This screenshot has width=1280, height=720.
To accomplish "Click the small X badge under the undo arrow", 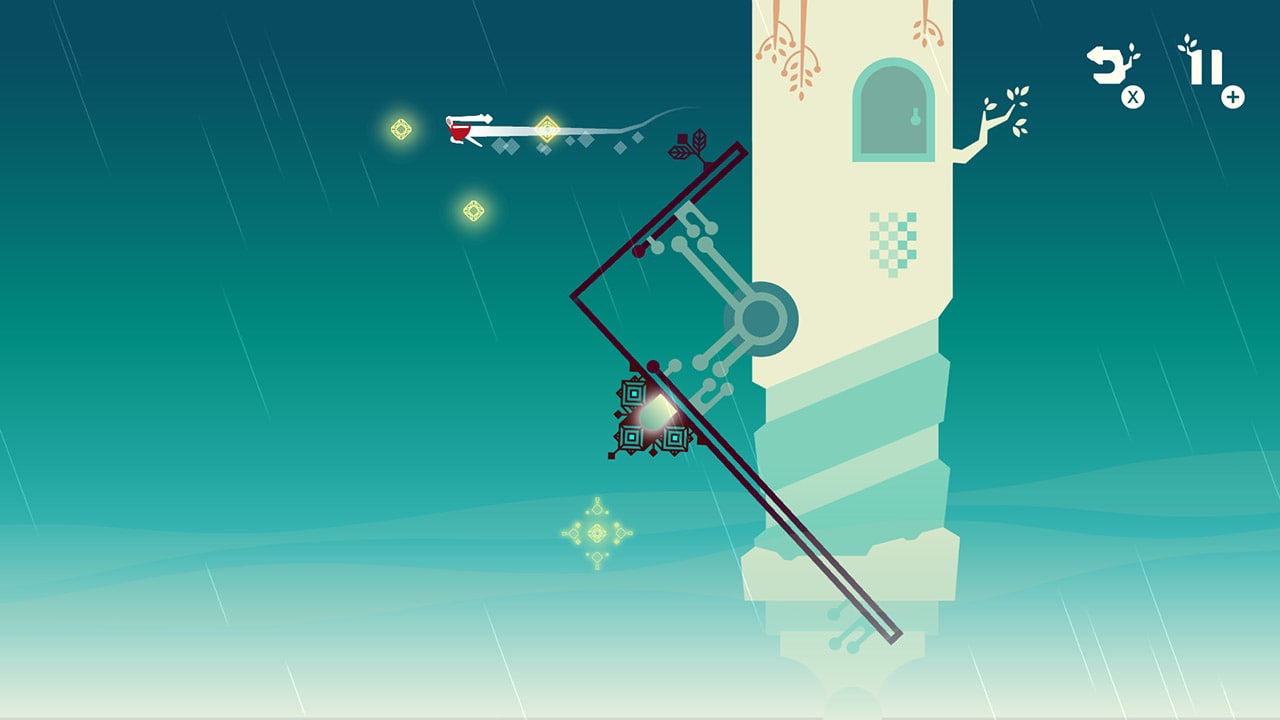I will pyautogui.click(x=1132, y=97).
